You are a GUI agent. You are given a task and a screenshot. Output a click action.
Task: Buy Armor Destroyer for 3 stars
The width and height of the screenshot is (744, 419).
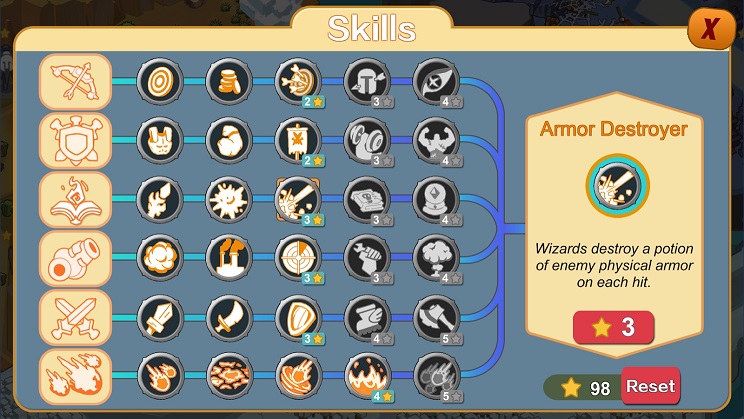pos(614,327)
